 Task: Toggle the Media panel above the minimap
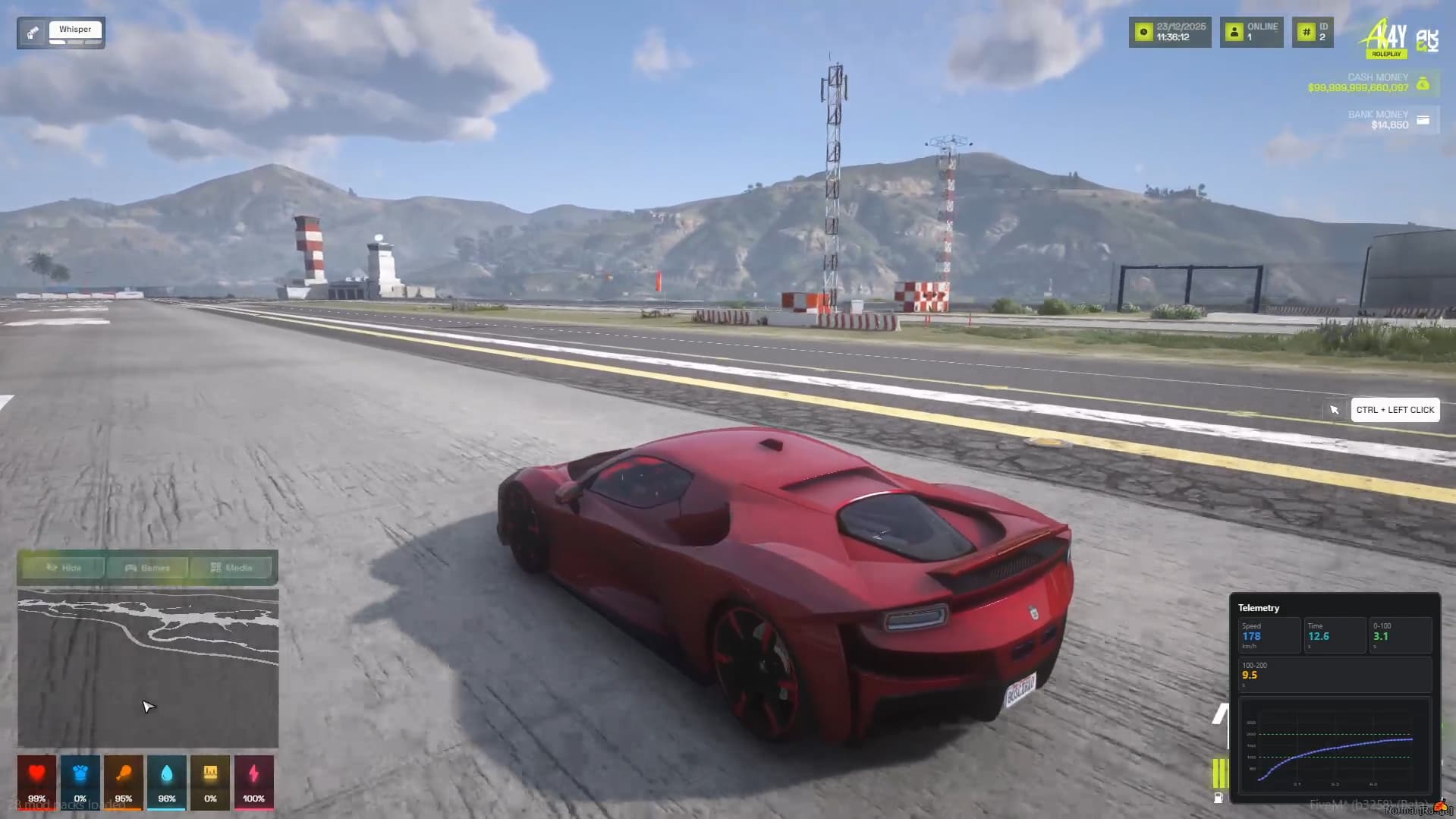tap(233, 567)
